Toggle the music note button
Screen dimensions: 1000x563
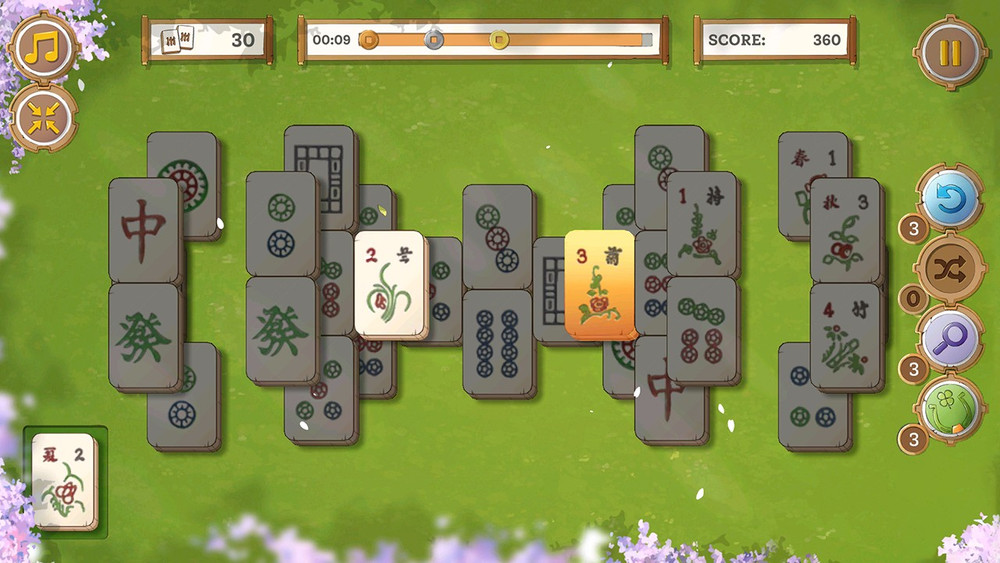tap(42, 45)
